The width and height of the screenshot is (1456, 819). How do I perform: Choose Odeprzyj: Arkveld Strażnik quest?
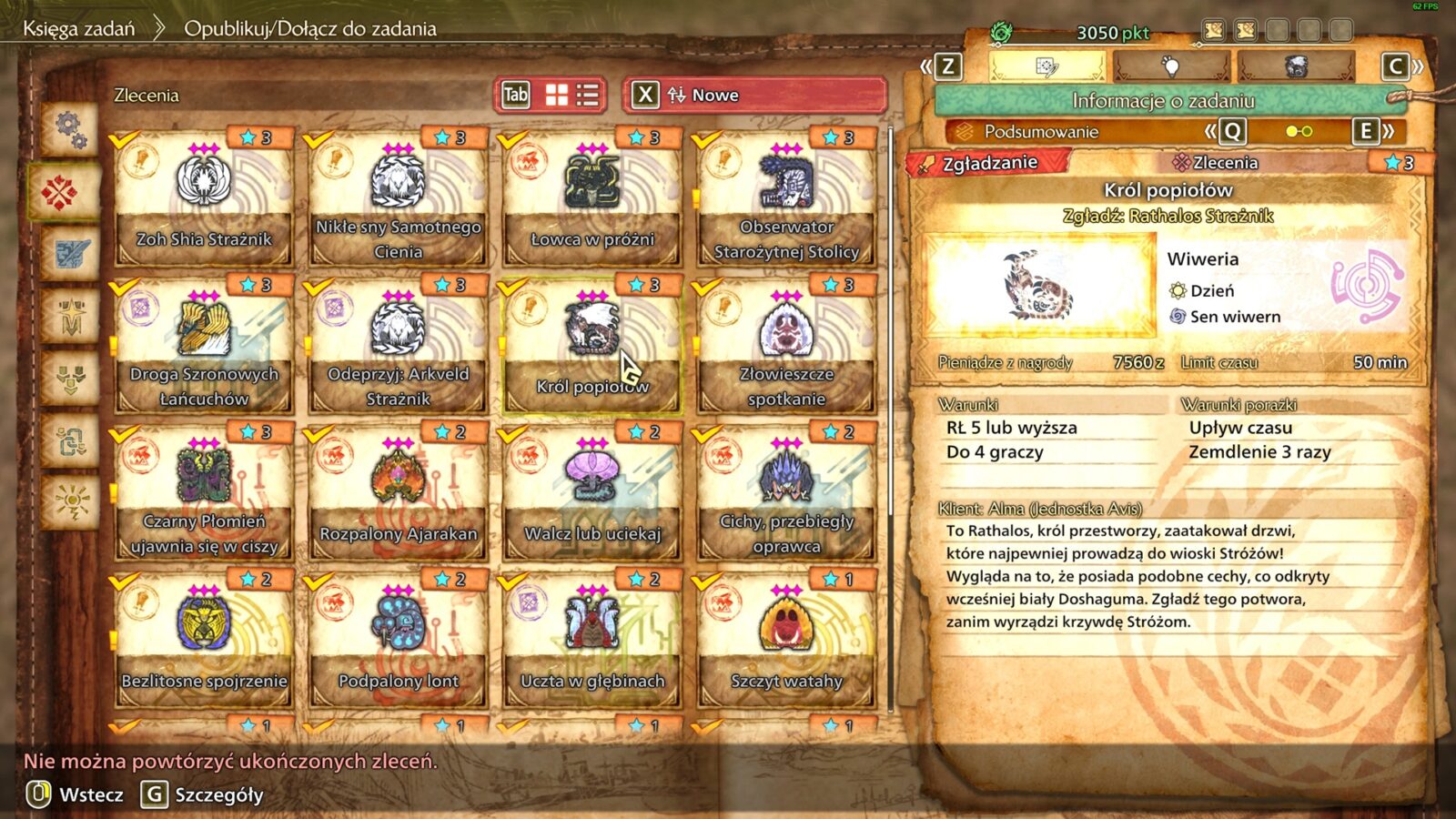click(398, 348)
